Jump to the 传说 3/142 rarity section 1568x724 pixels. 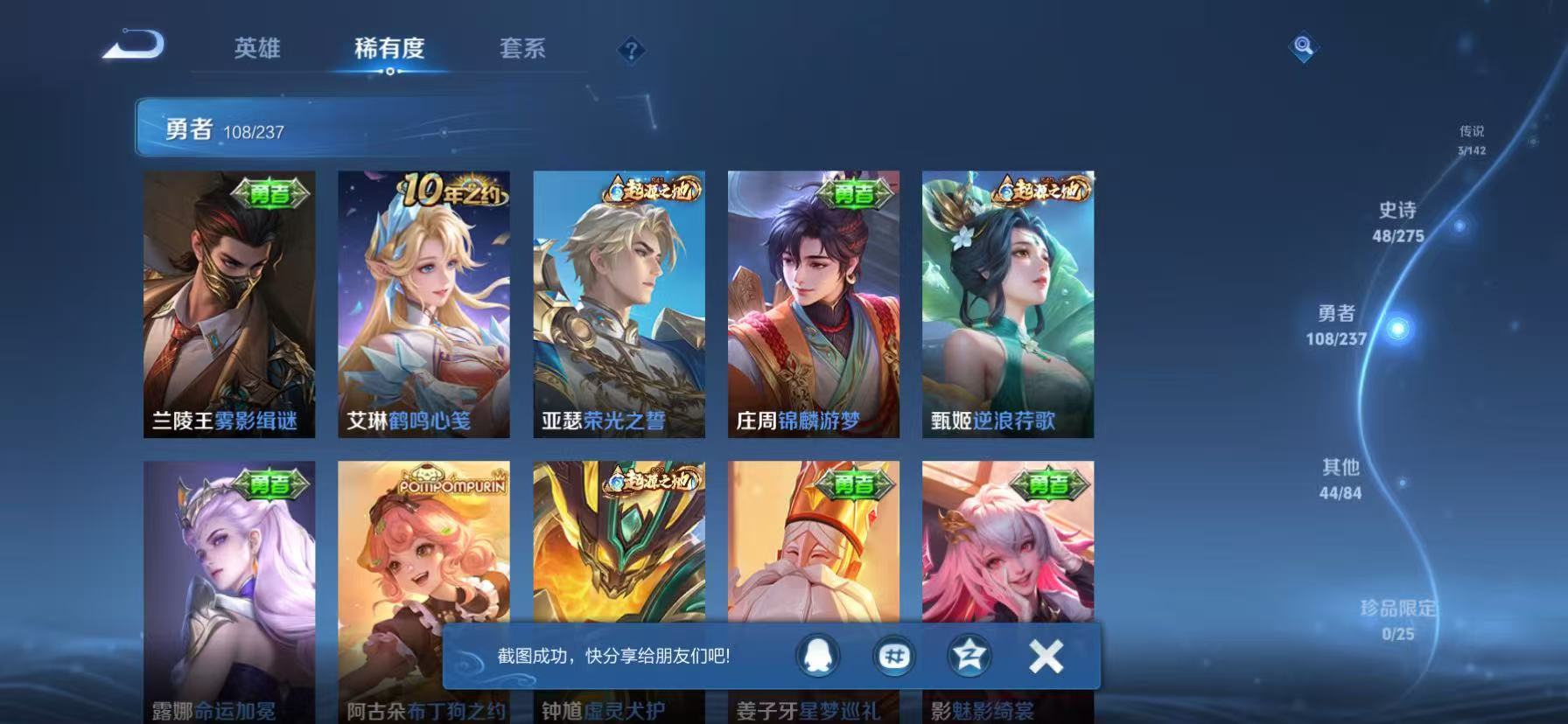coord(1473,137)
